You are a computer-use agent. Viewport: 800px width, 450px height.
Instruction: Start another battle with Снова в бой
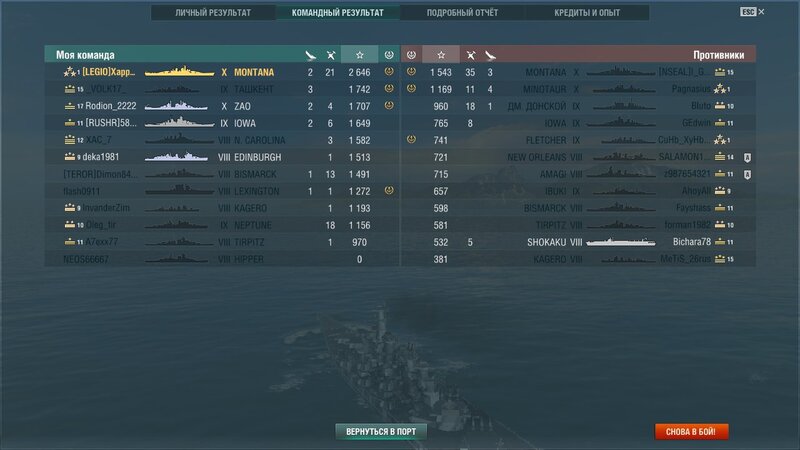pyautogui.click(x=692, y=432)
